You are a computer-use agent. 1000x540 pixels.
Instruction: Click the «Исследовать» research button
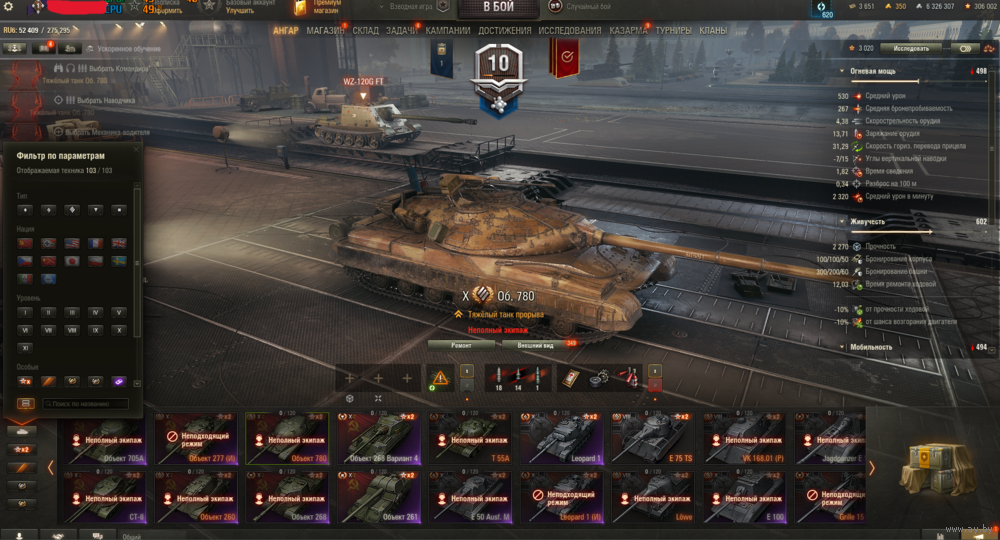point(912,47)
